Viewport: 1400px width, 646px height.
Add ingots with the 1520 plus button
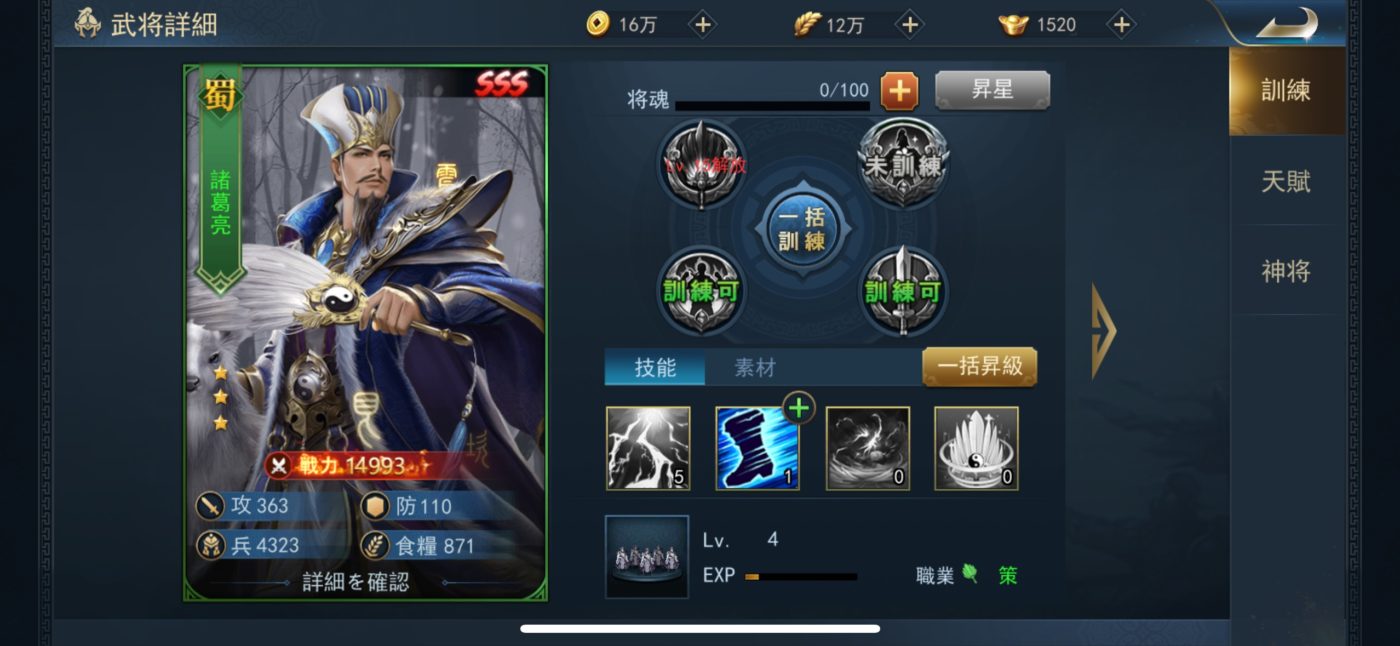1122,25
